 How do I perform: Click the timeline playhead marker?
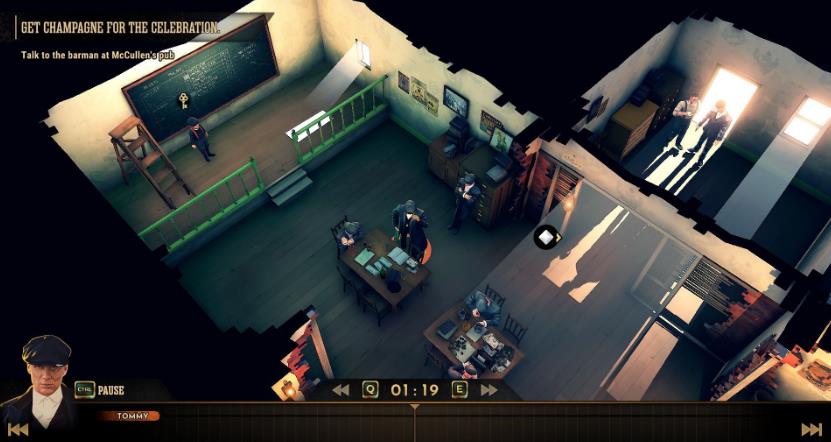(x=415, y=408)
